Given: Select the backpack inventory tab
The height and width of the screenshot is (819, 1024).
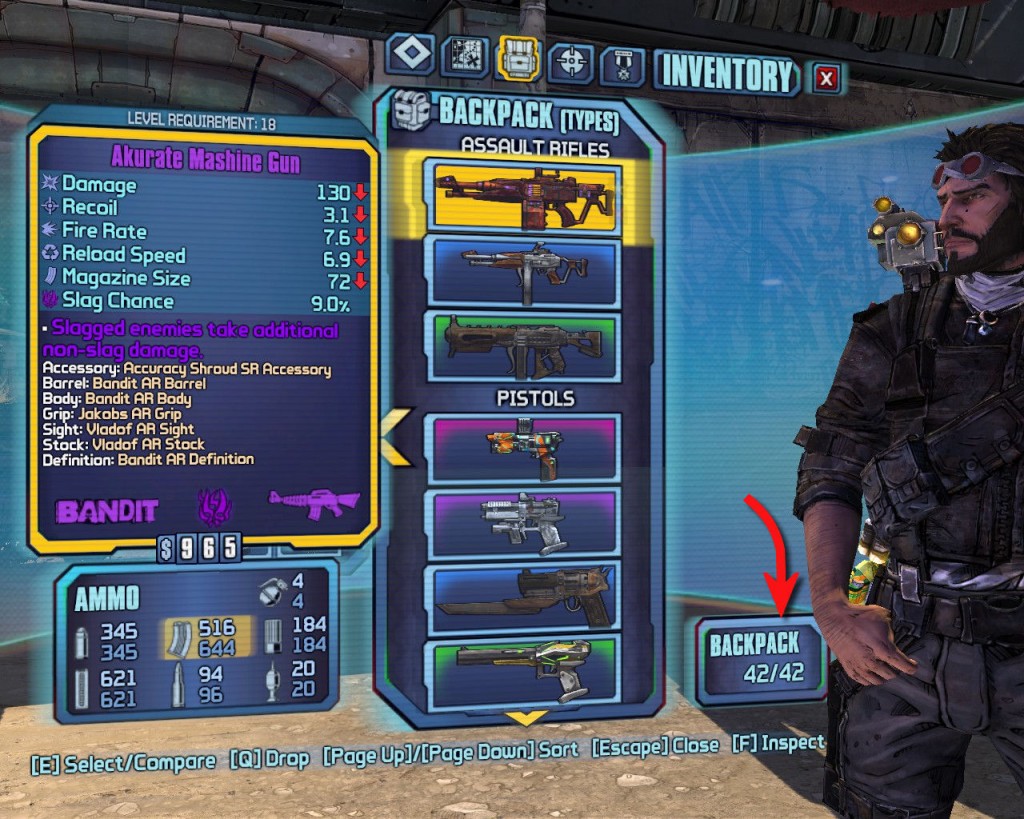Looking at the screenshot, I should 520,59.
